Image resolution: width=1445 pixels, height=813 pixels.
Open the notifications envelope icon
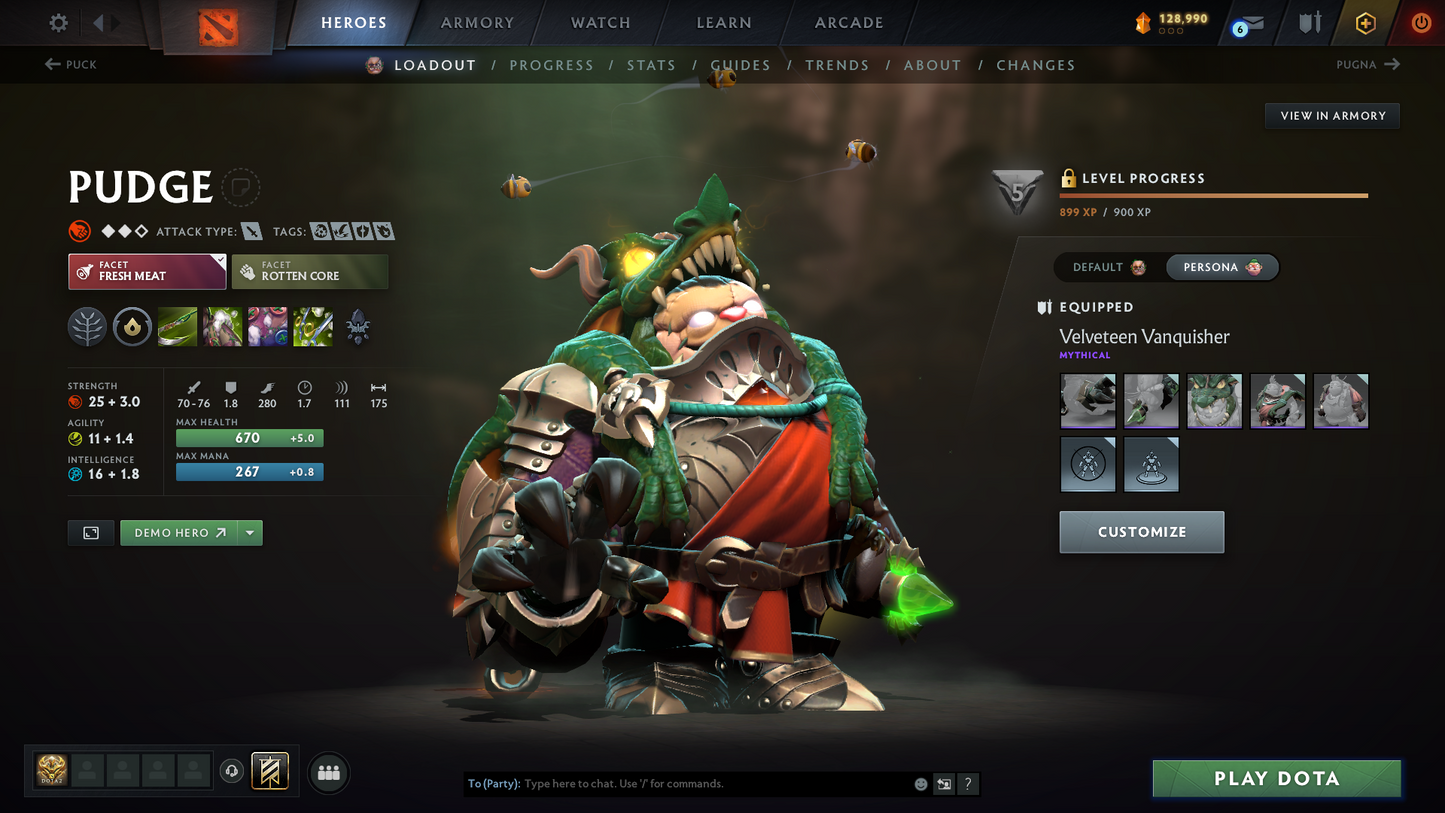pyautogui.click(x=1251, y=22)
